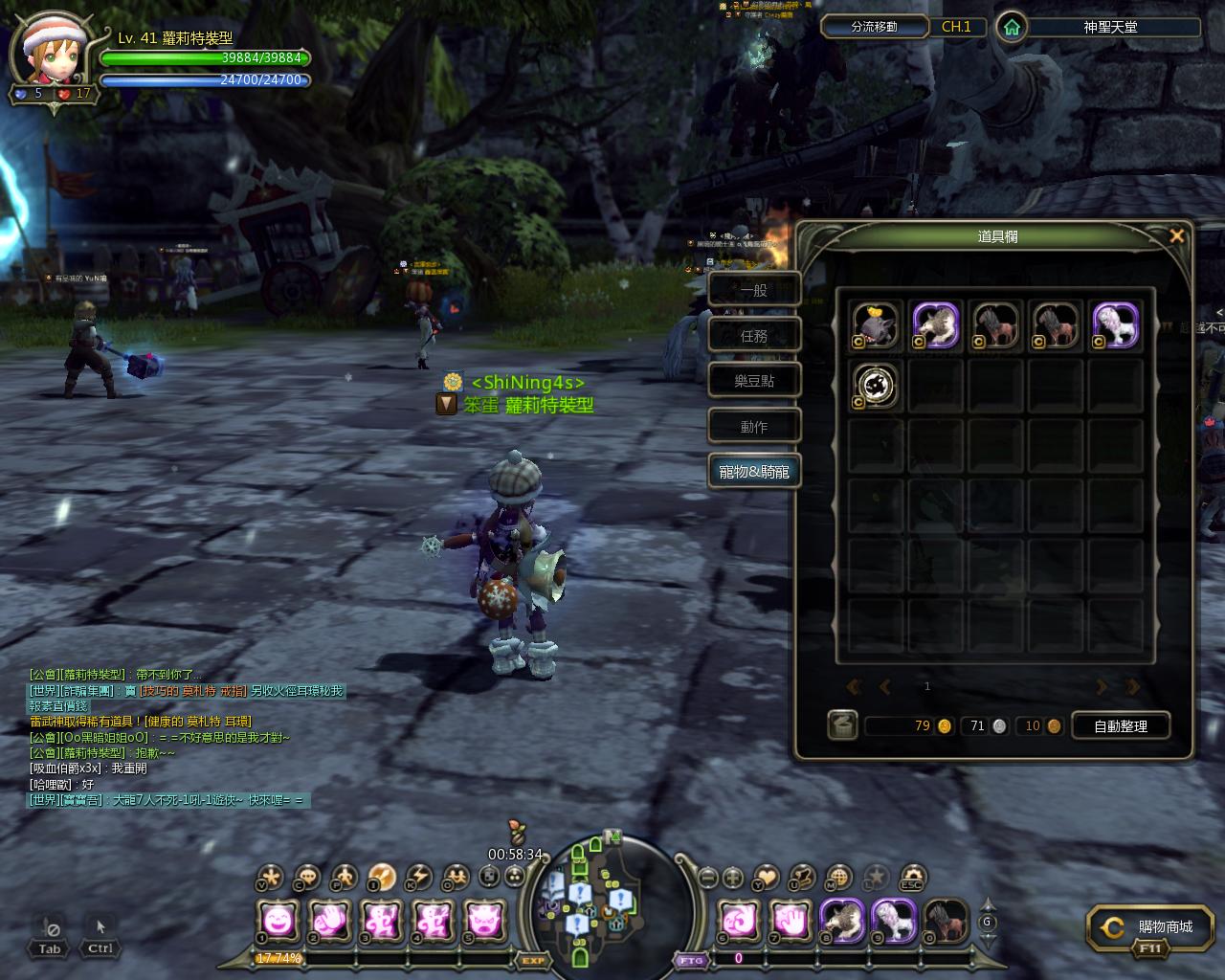Click the green home icon beside 神聖天堂
The height and width of the screenshot is (980, 1225).
tap(1011, 27)
